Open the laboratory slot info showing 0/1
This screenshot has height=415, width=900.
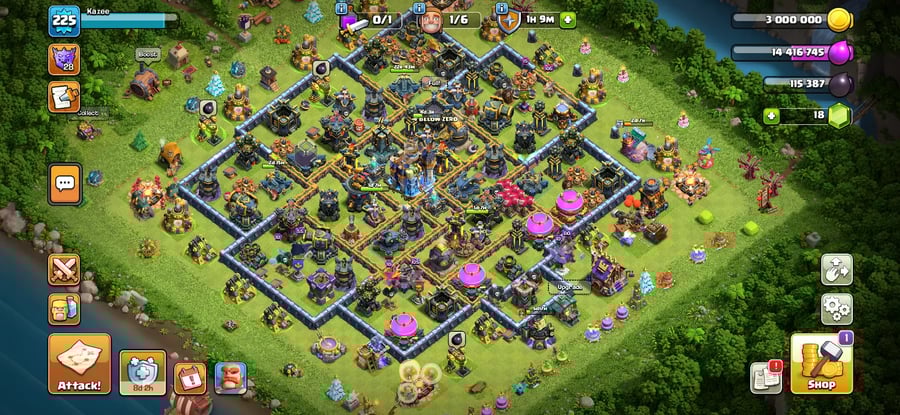pyautogui.click(x=369, y=19)
